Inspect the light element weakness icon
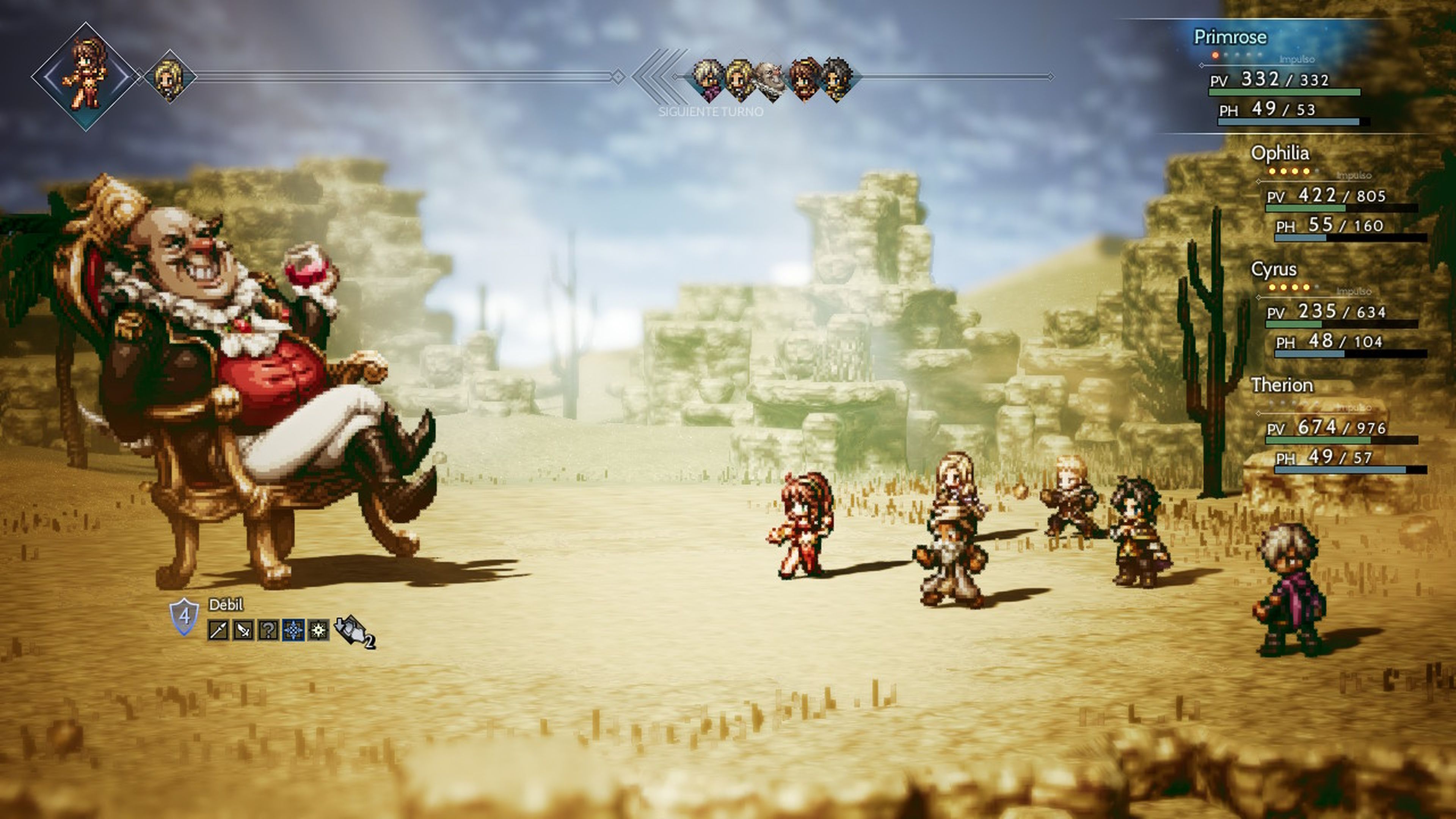This screenshot has width=1456, height=819. (318, 630)
